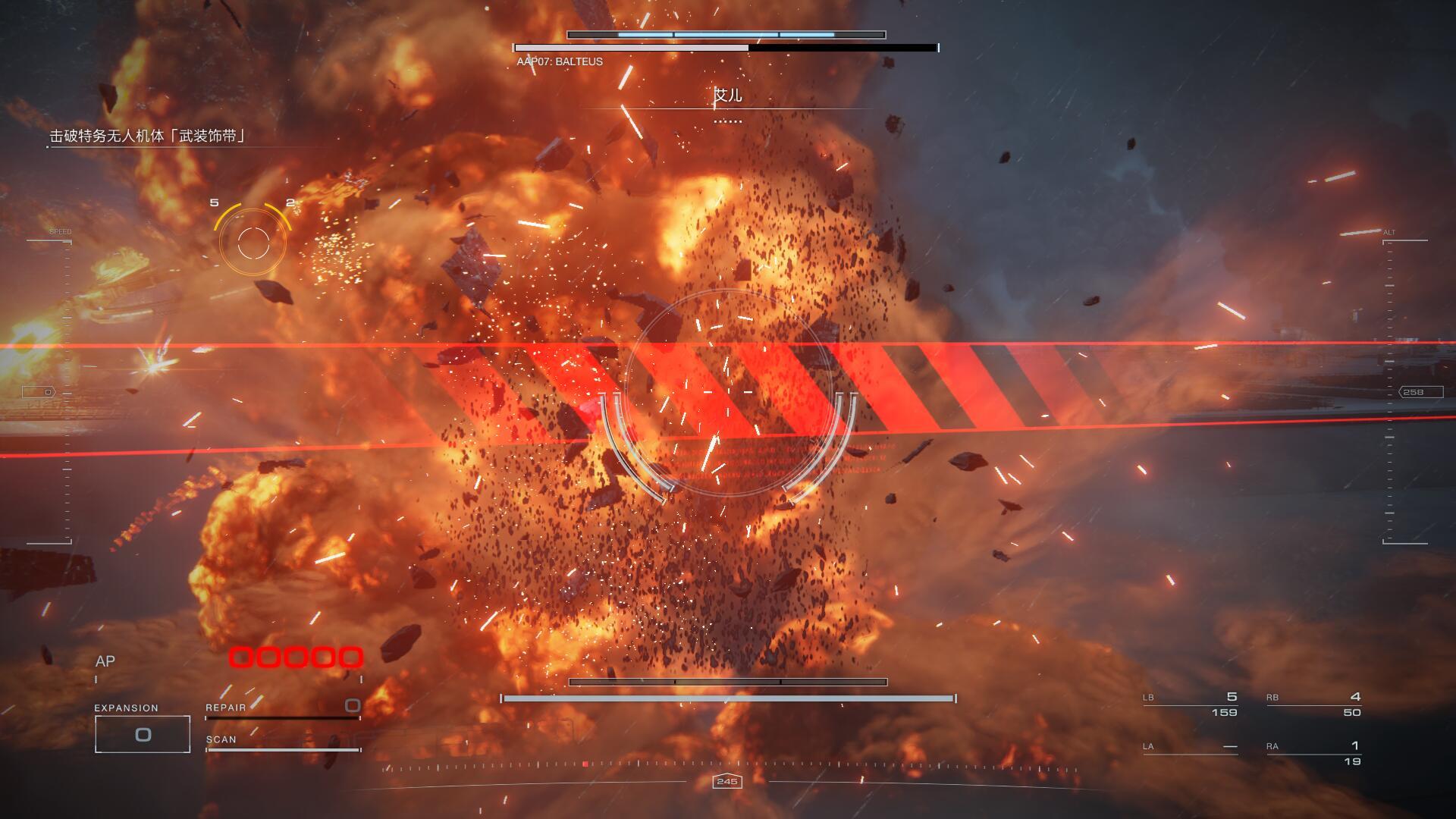Use the REPAIR kit indicator

pyautogui.click(x=282, y=708)
